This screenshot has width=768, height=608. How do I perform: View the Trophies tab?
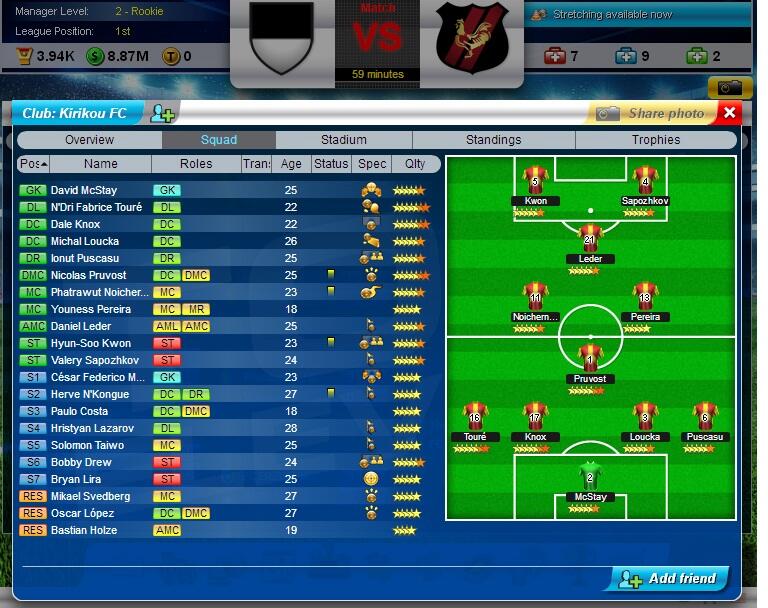655,140
